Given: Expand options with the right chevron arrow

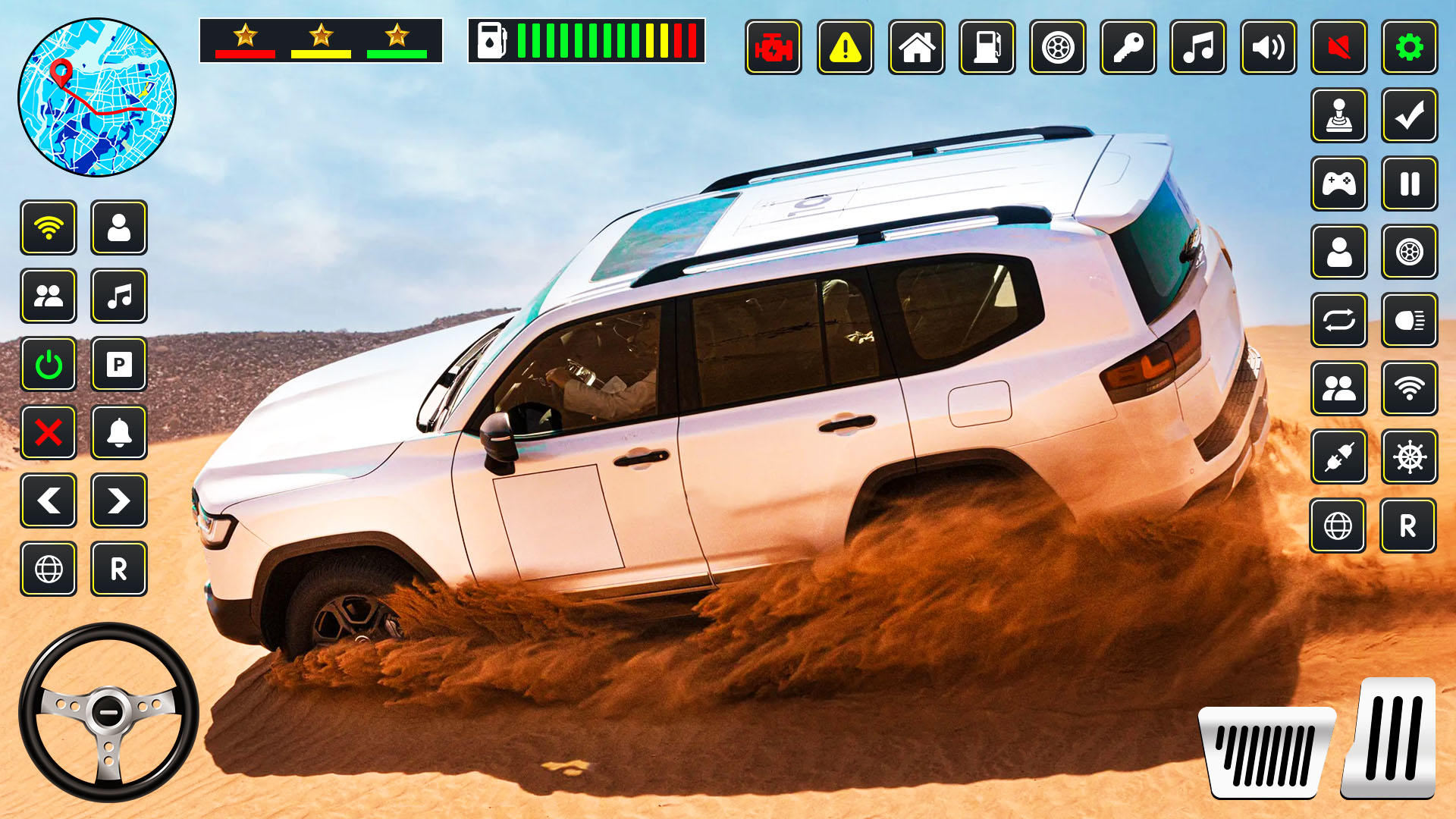Looking at the screenshot, I should pyautogui.click(x=119, y=500).
